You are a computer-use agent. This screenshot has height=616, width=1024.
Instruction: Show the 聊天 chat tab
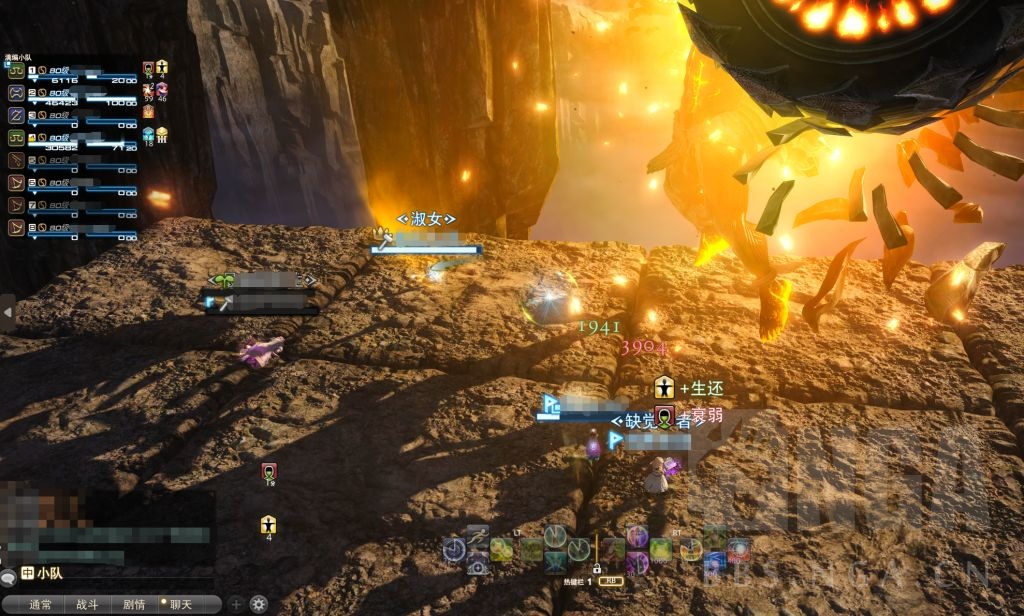181,604
